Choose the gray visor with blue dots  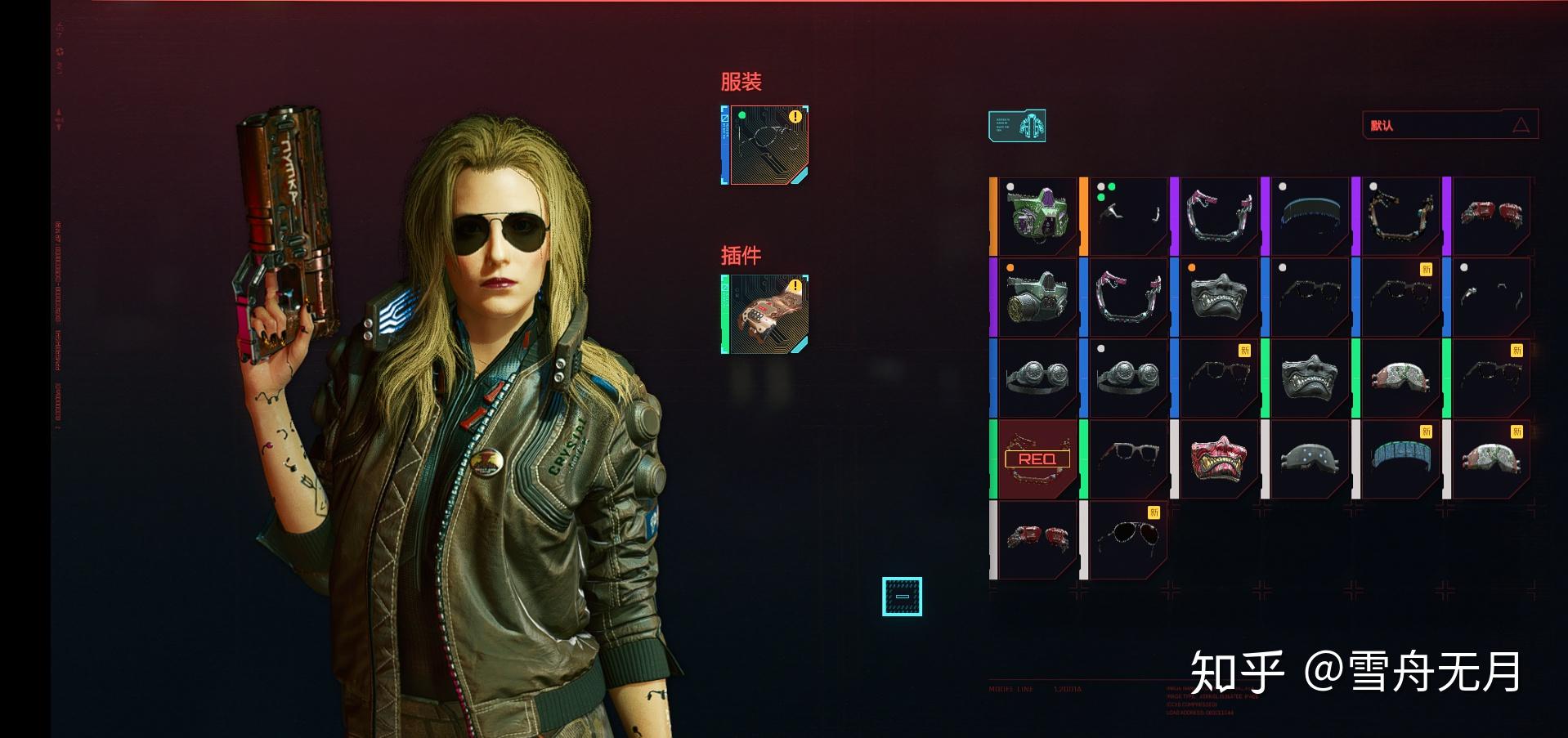click(x=1309, y=459)
